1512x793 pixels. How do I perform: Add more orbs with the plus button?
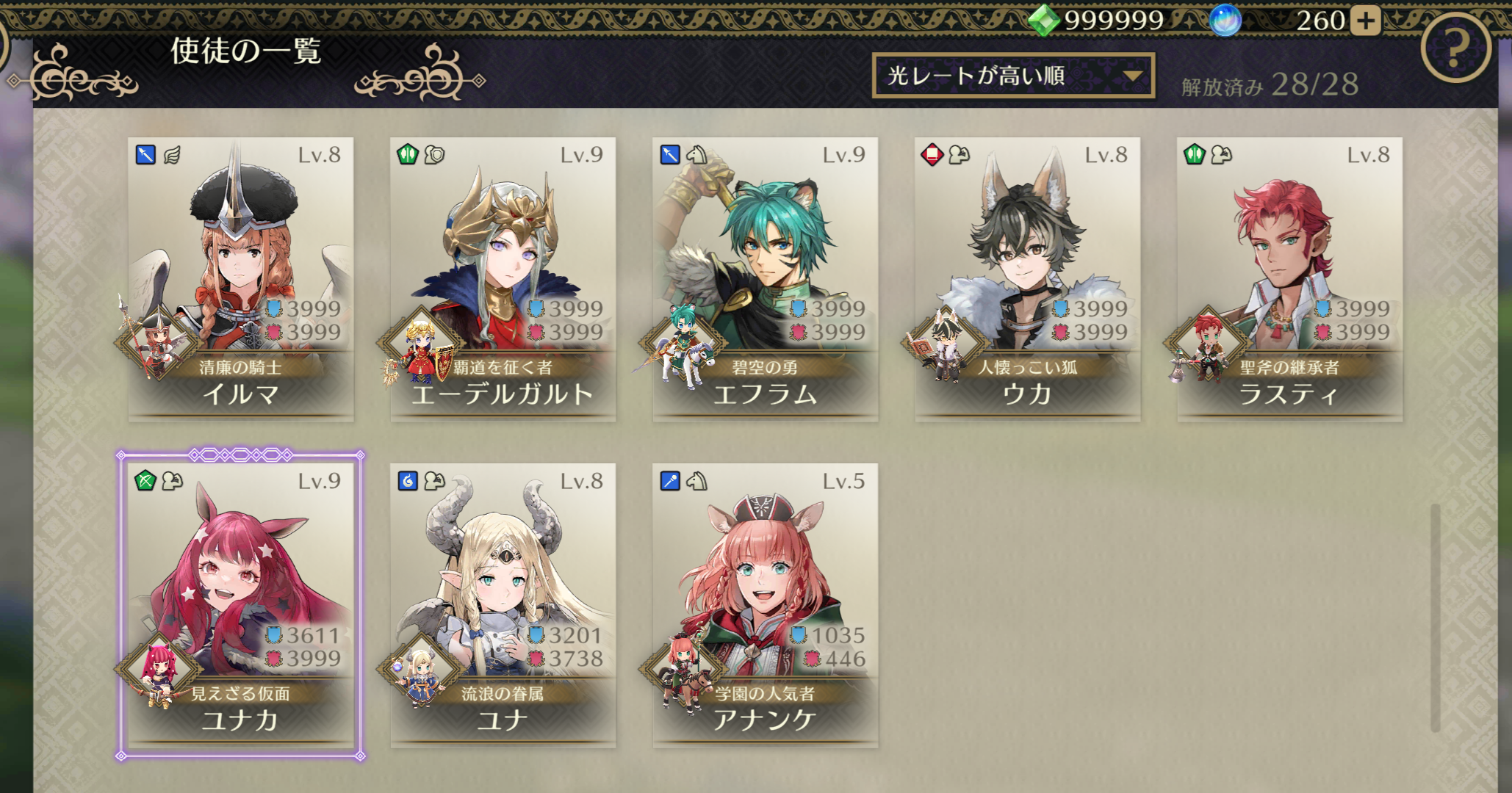[1366, 21]
